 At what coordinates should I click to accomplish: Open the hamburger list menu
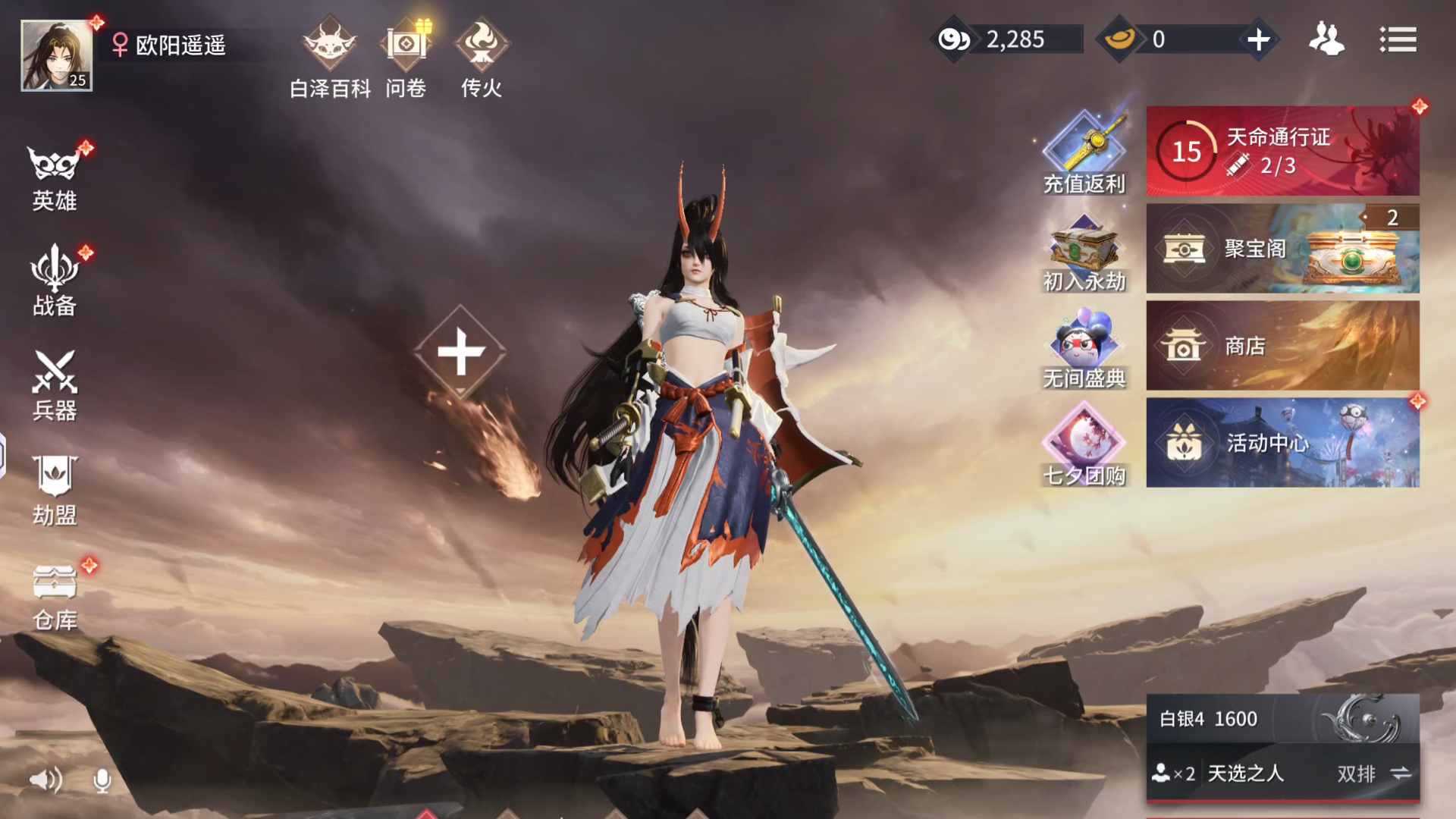click(x=1398, y=39)
